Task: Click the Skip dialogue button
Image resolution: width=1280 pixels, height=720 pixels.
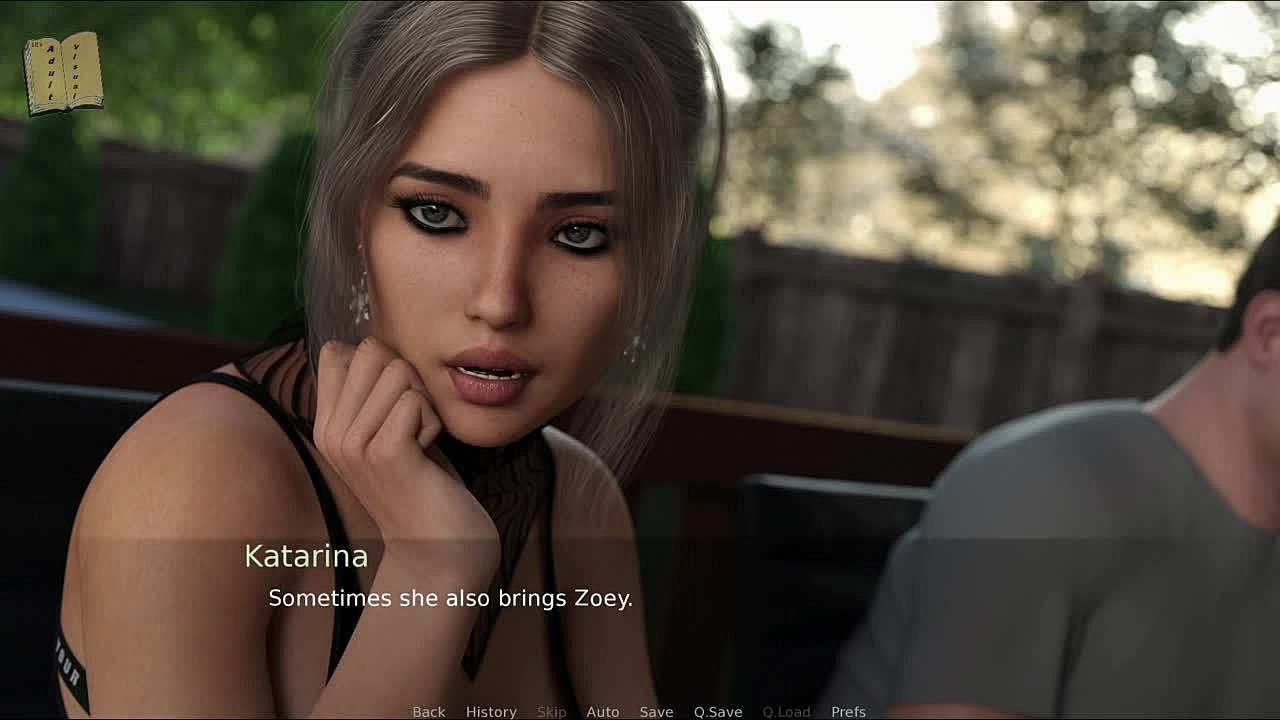Action: tap(551, 711)
